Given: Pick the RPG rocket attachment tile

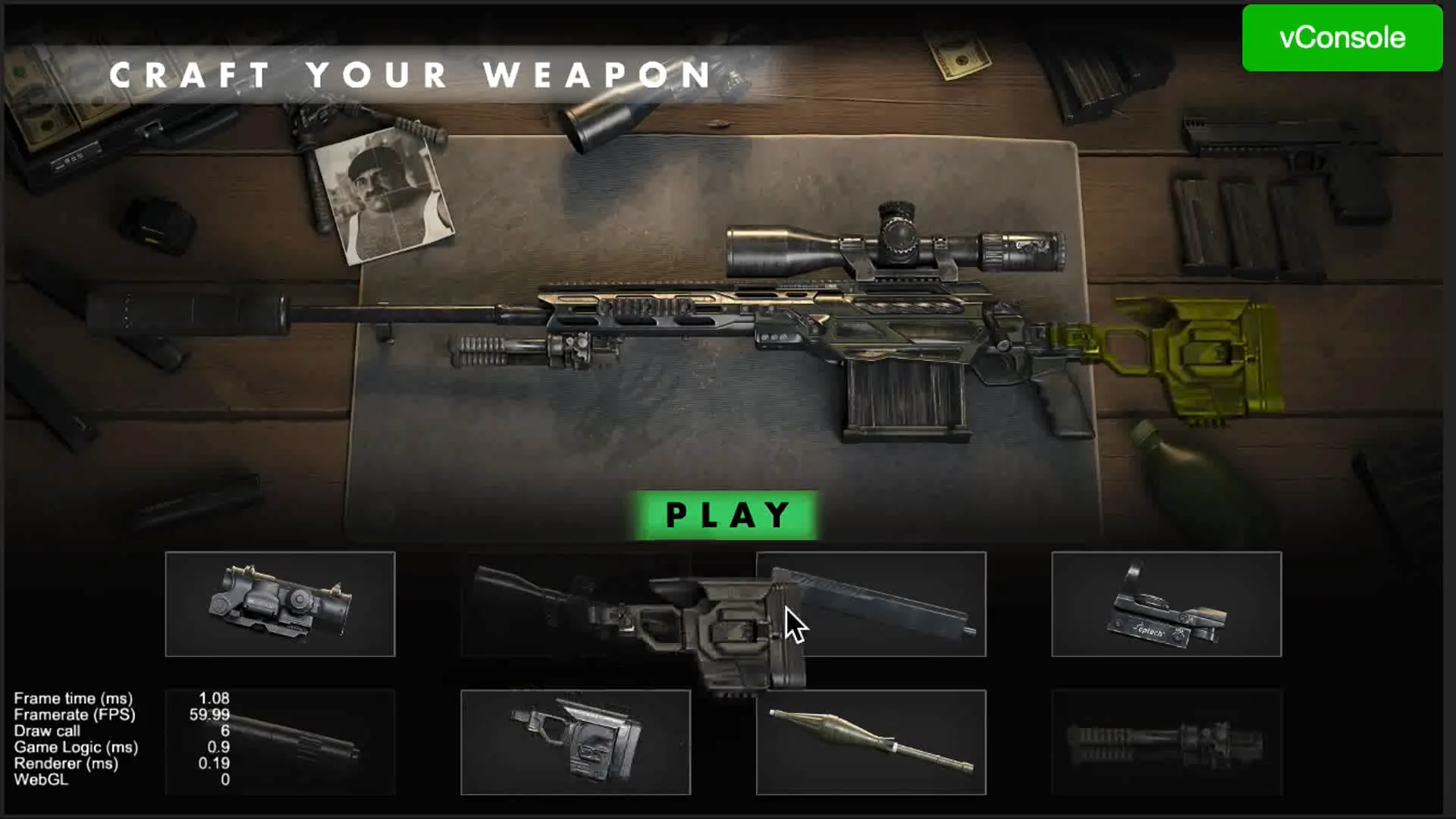Looking at the screenshot, I should pyautogui.click(x=871, y=742).
